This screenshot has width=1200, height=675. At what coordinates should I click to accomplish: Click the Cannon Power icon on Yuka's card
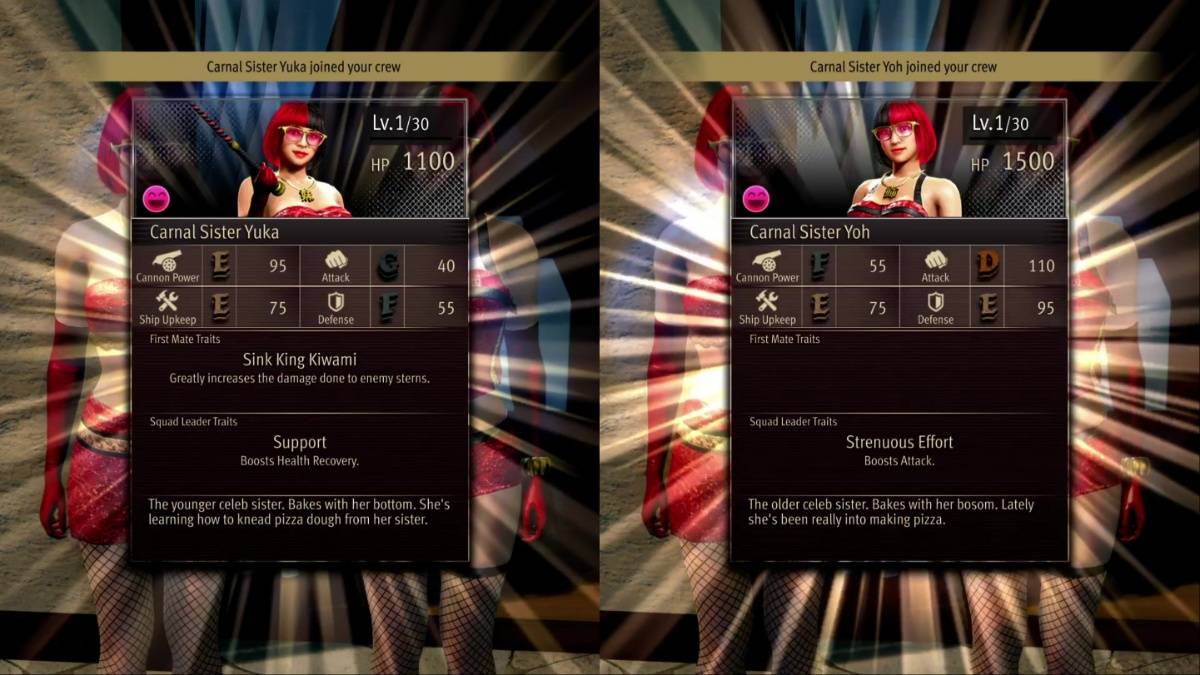click(x=167, y=259)
